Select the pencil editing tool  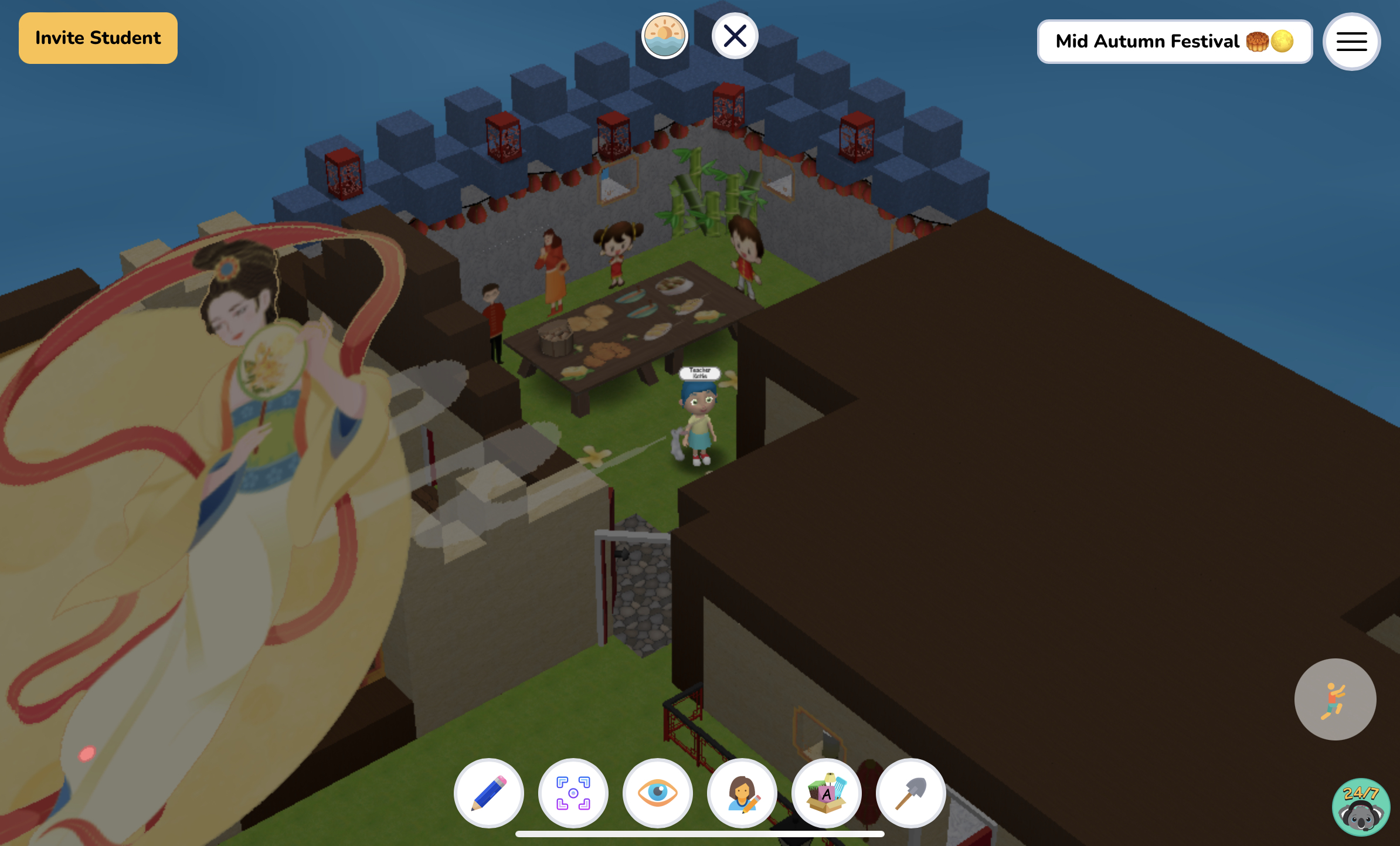click(x=488, y=793)
